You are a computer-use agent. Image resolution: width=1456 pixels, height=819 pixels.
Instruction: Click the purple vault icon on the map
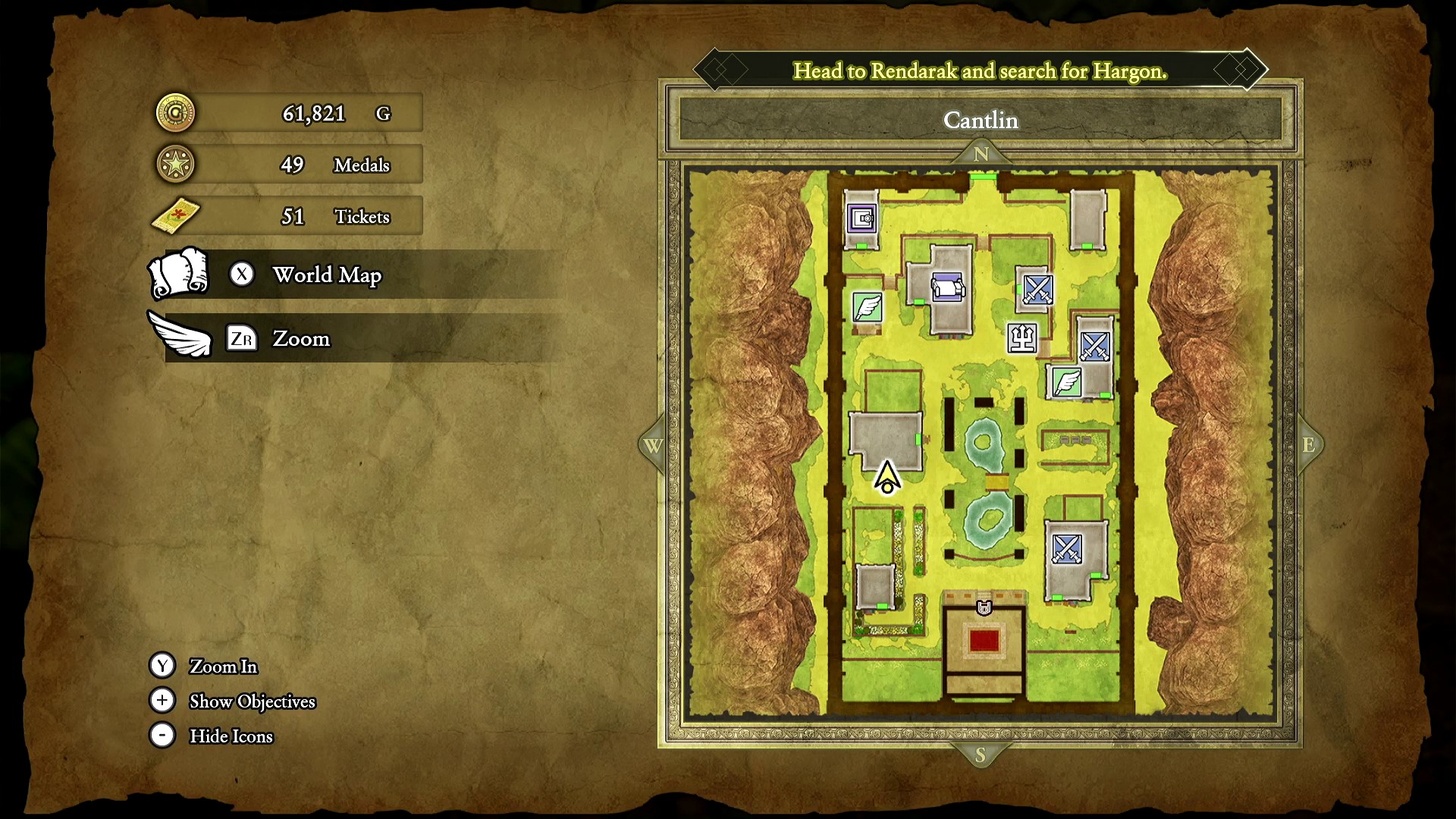(862, 219)
